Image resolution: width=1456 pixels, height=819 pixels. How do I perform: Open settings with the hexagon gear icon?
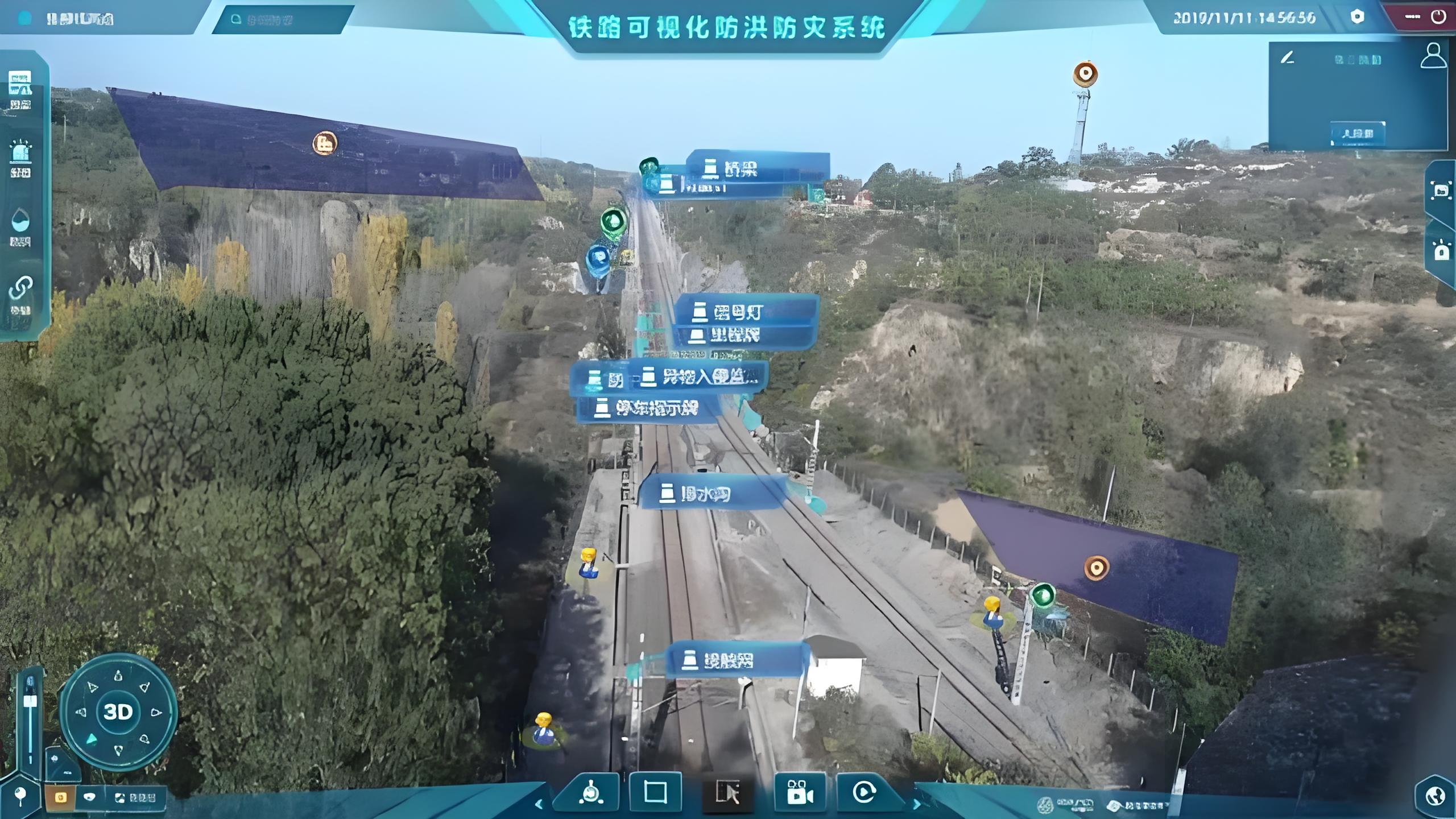coord(1357,16)
